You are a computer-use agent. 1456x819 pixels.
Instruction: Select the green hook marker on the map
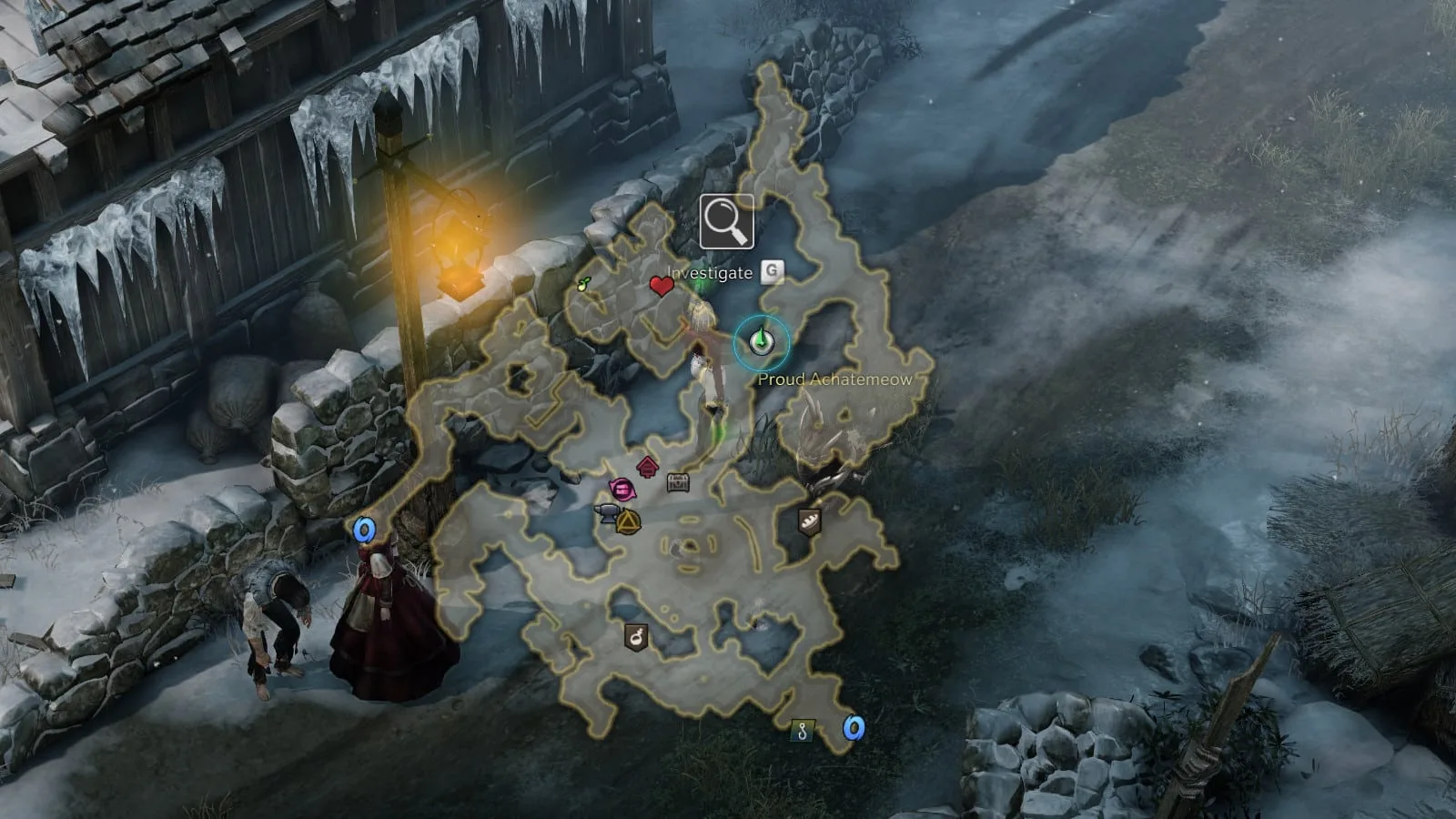(x=802, y=729)
